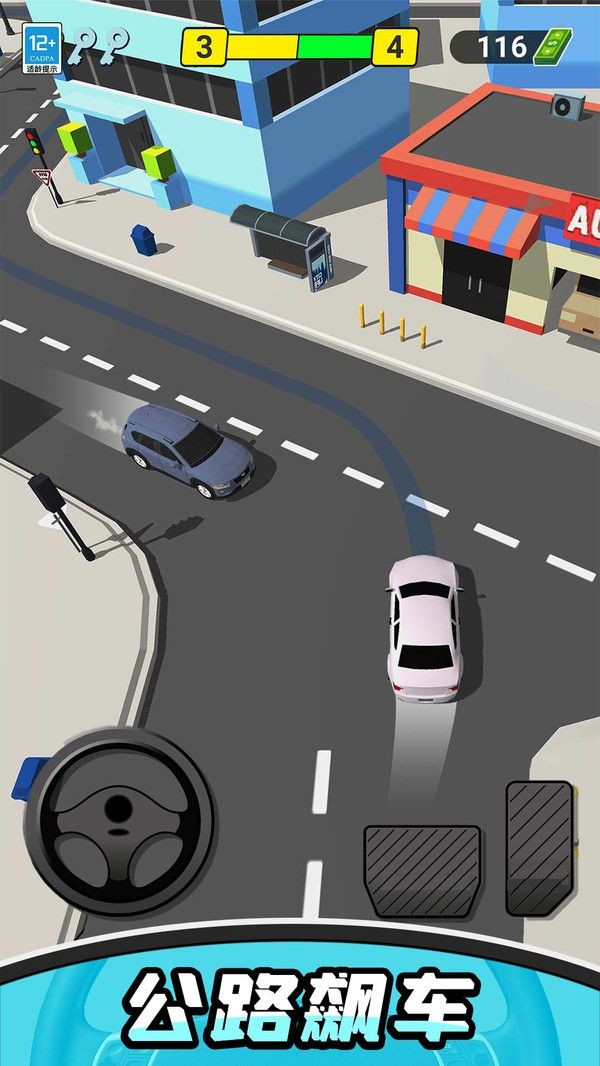The image size is (600, 1066).
Task: Open the 12+ CADPA age rating notice
Action: (43, 48)
